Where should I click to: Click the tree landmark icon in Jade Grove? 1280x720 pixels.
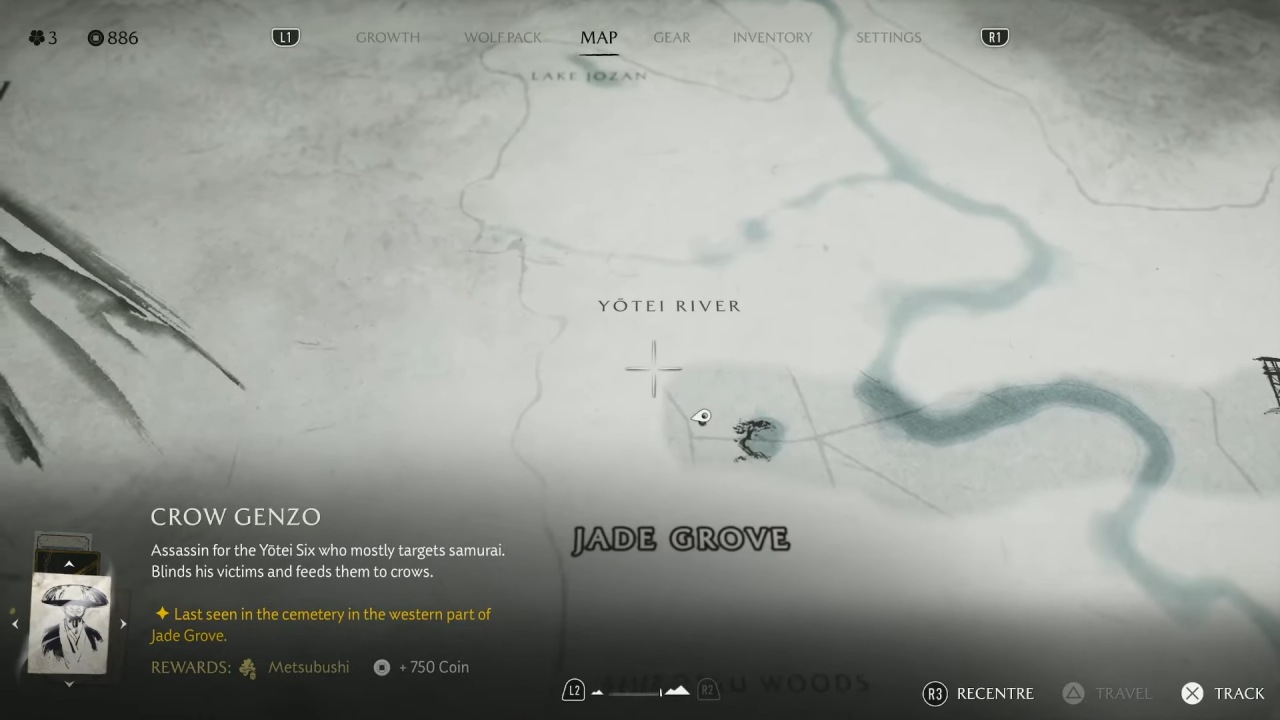(x=753, y=439)
